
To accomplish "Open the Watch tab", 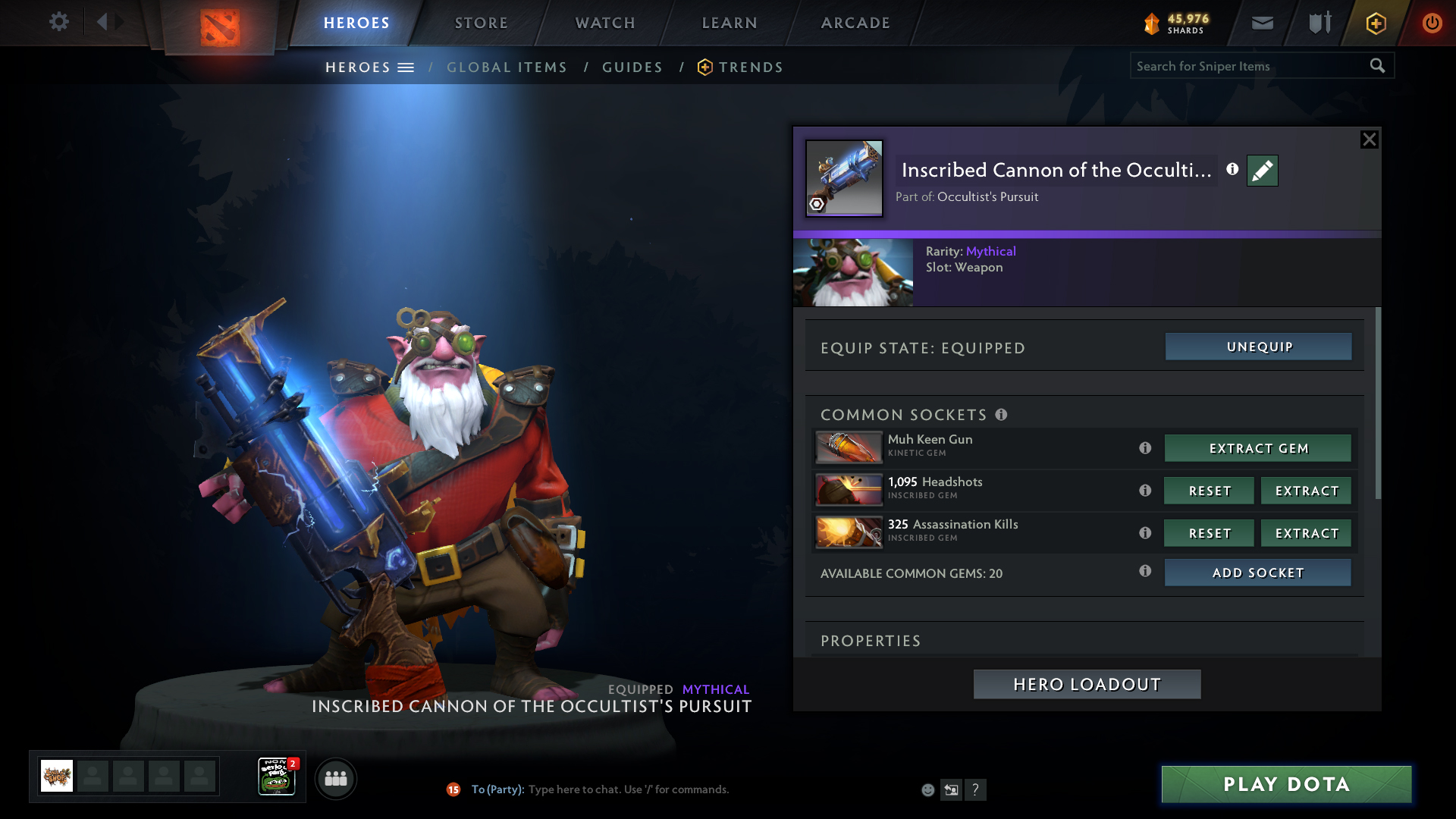I will (605, 23).
